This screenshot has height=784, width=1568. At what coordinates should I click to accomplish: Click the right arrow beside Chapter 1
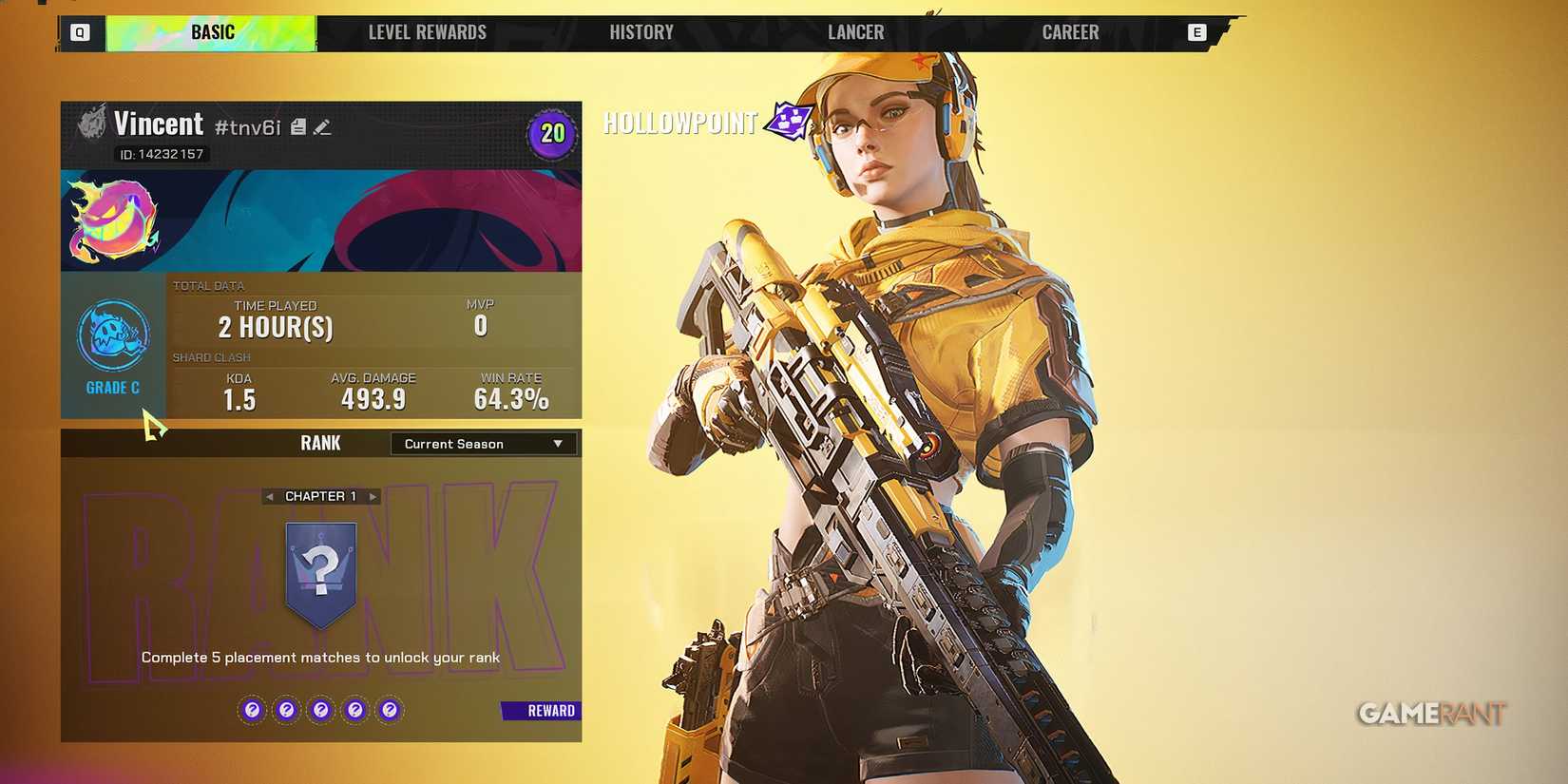[x=373, y=495]
